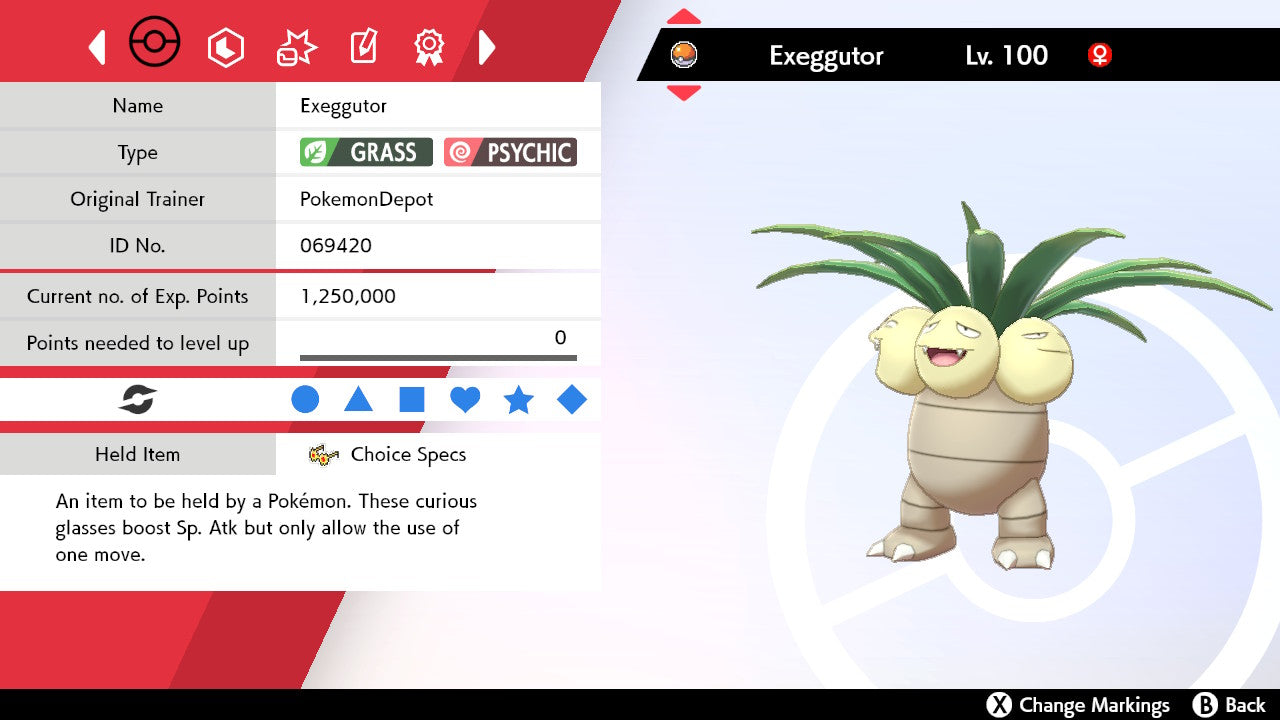Toggle the star marking
This screenshot has height=720, width=1280.
tap(518, 400)
